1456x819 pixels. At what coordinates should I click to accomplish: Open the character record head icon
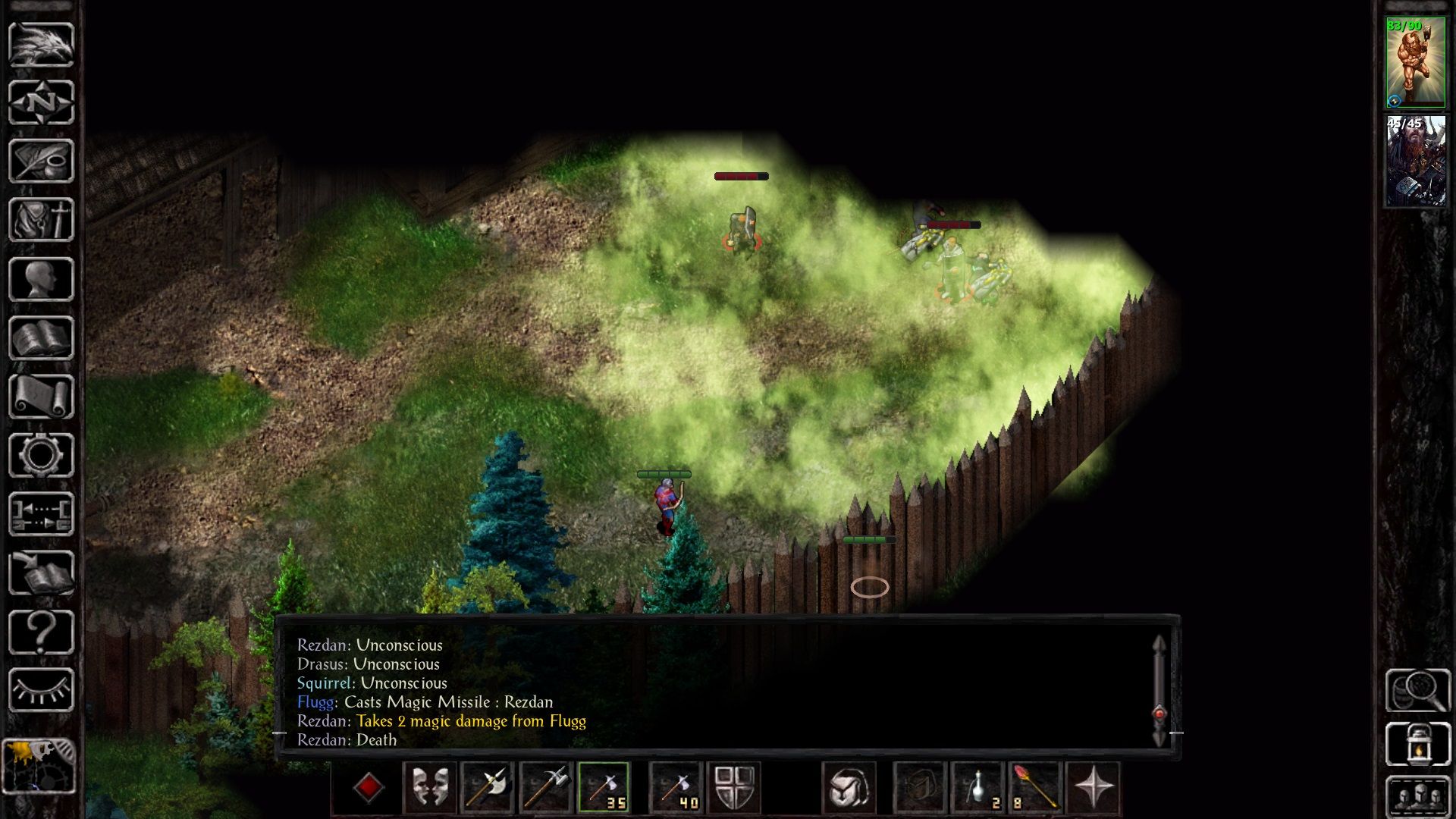[41, 279]
